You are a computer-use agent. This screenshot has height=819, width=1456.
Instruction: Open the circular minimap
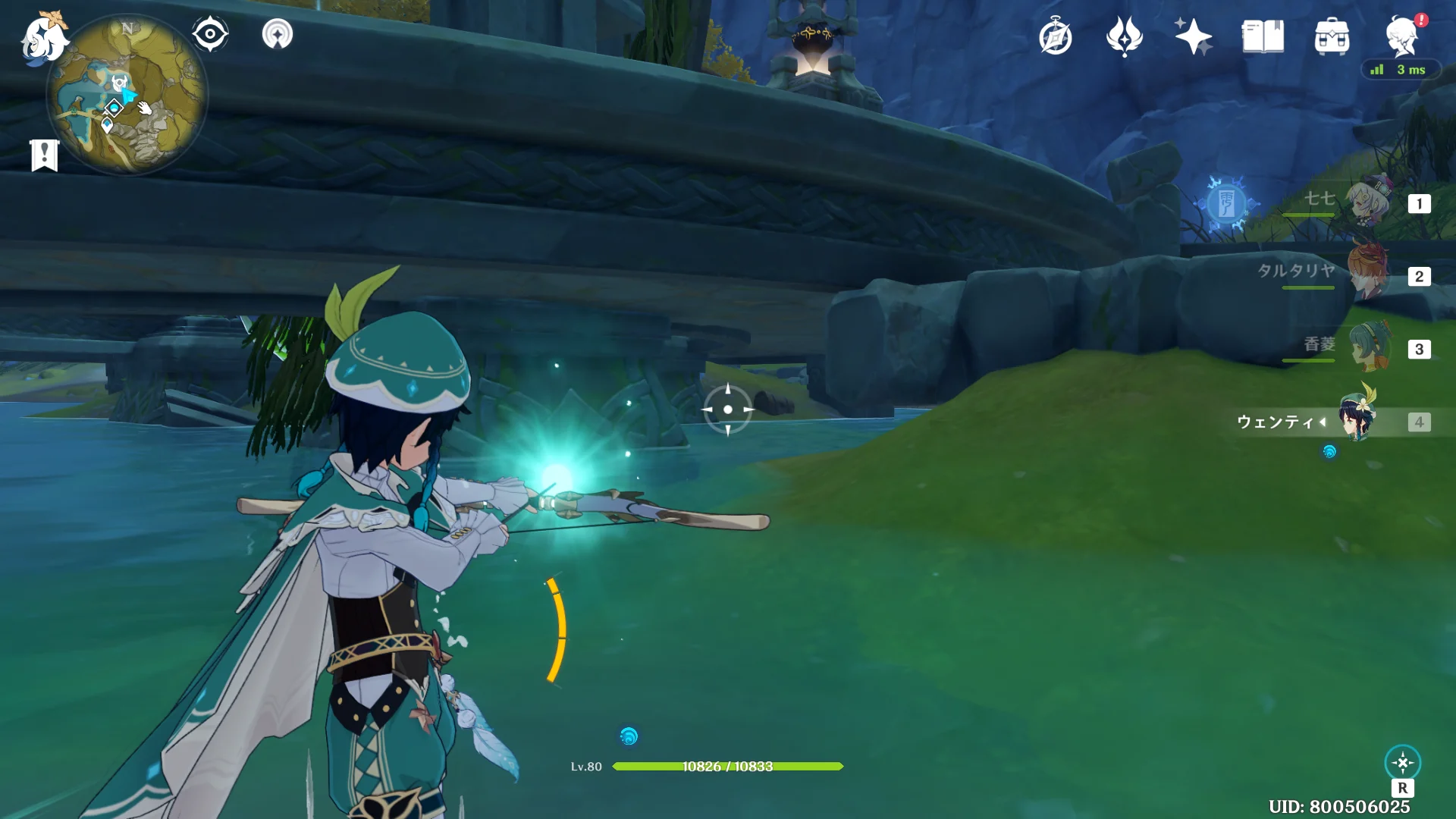(x=127, y=96)
